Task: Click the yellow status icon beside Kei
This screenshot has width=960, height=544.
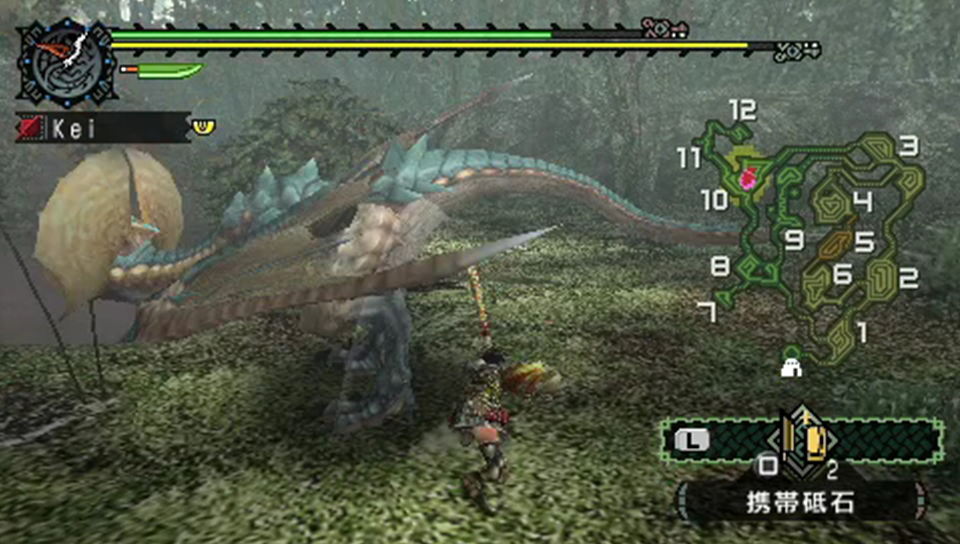Action: tap(204, 126)
